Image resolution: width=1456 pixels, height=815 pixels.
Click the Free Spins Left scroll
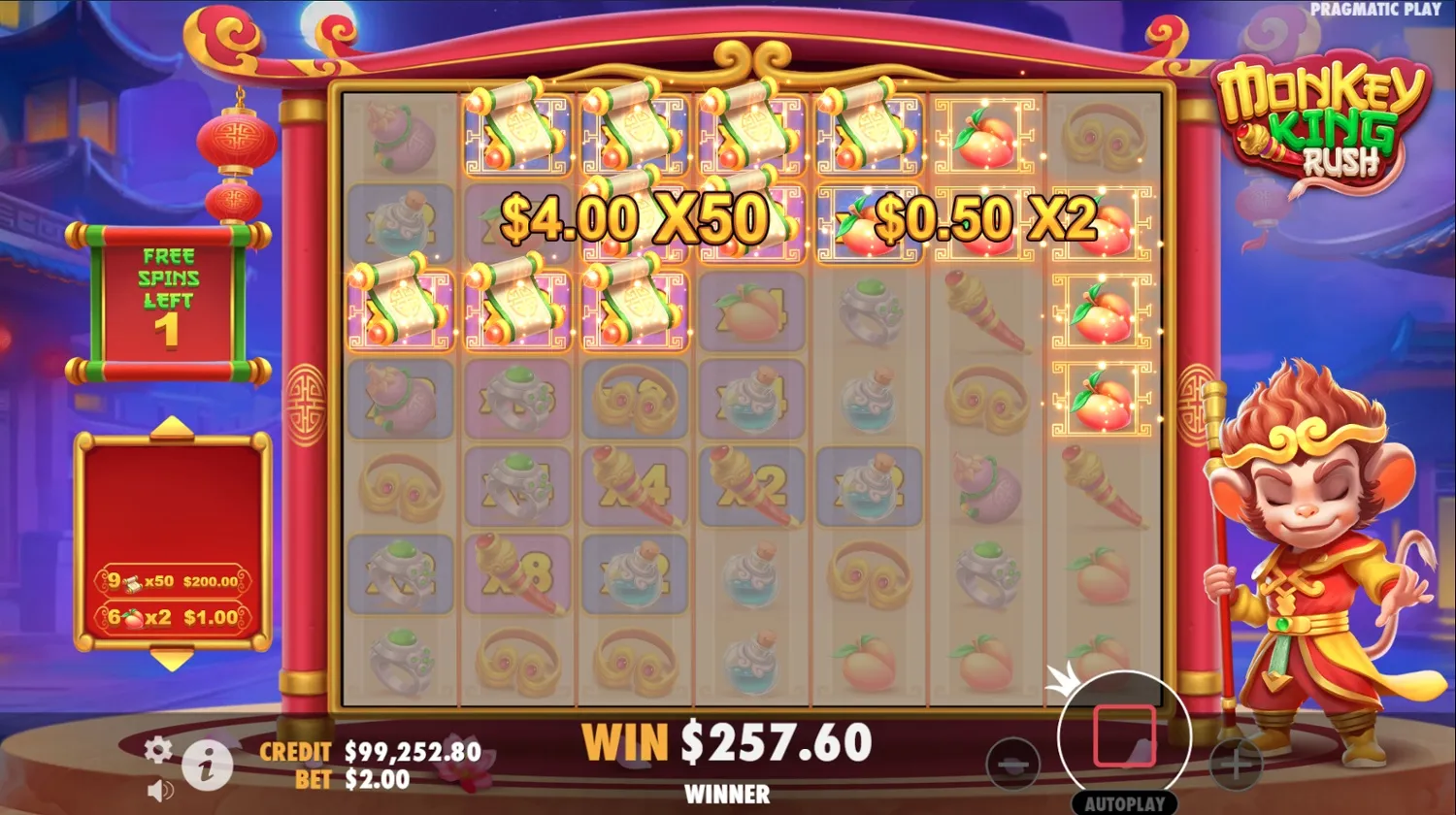(168, 296)
